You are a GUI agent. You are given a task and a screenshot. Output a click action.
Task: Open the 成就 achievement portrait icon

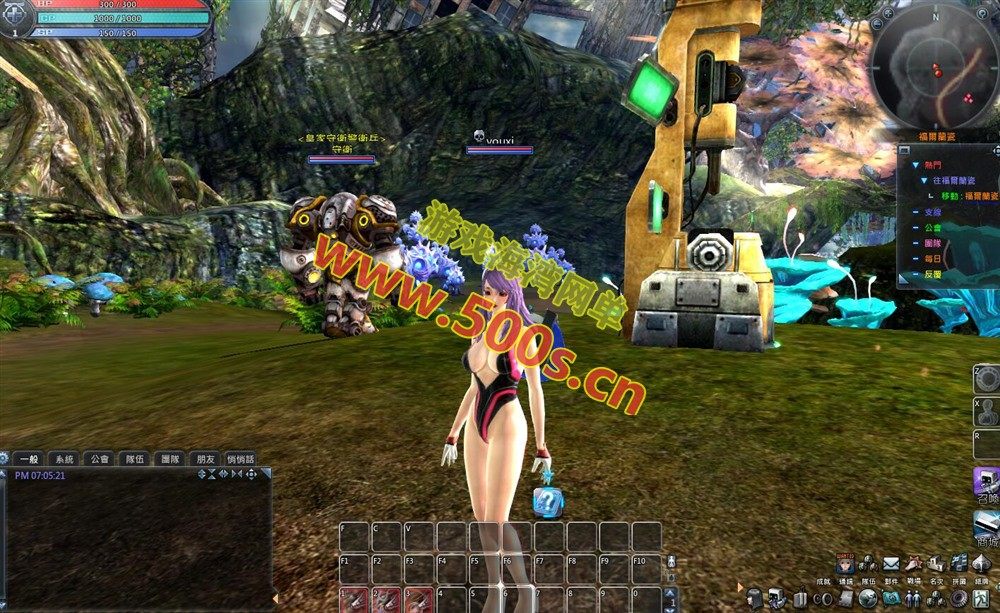coord(845,565)
